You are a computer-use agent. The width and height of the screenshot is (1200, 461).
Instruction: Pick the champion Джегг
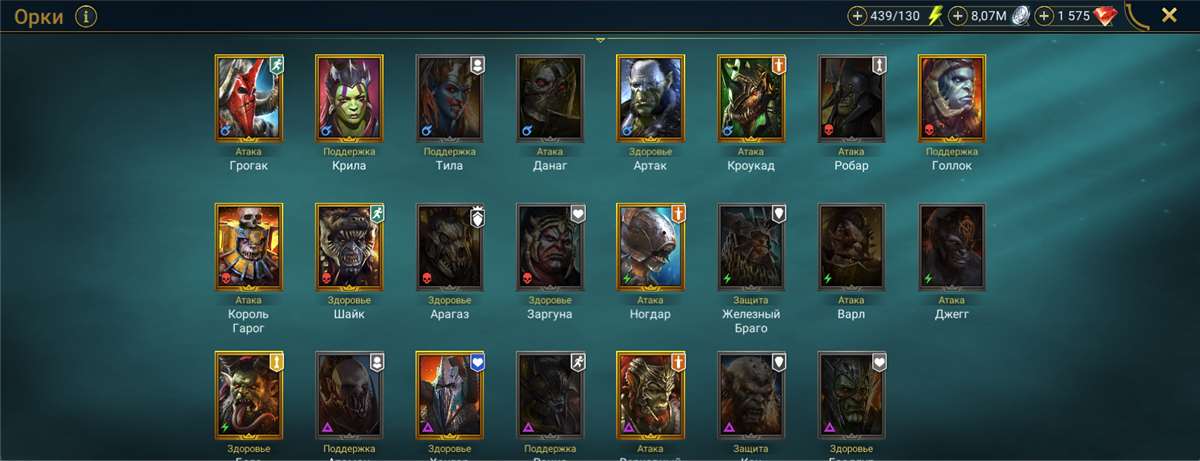point(951,247)
